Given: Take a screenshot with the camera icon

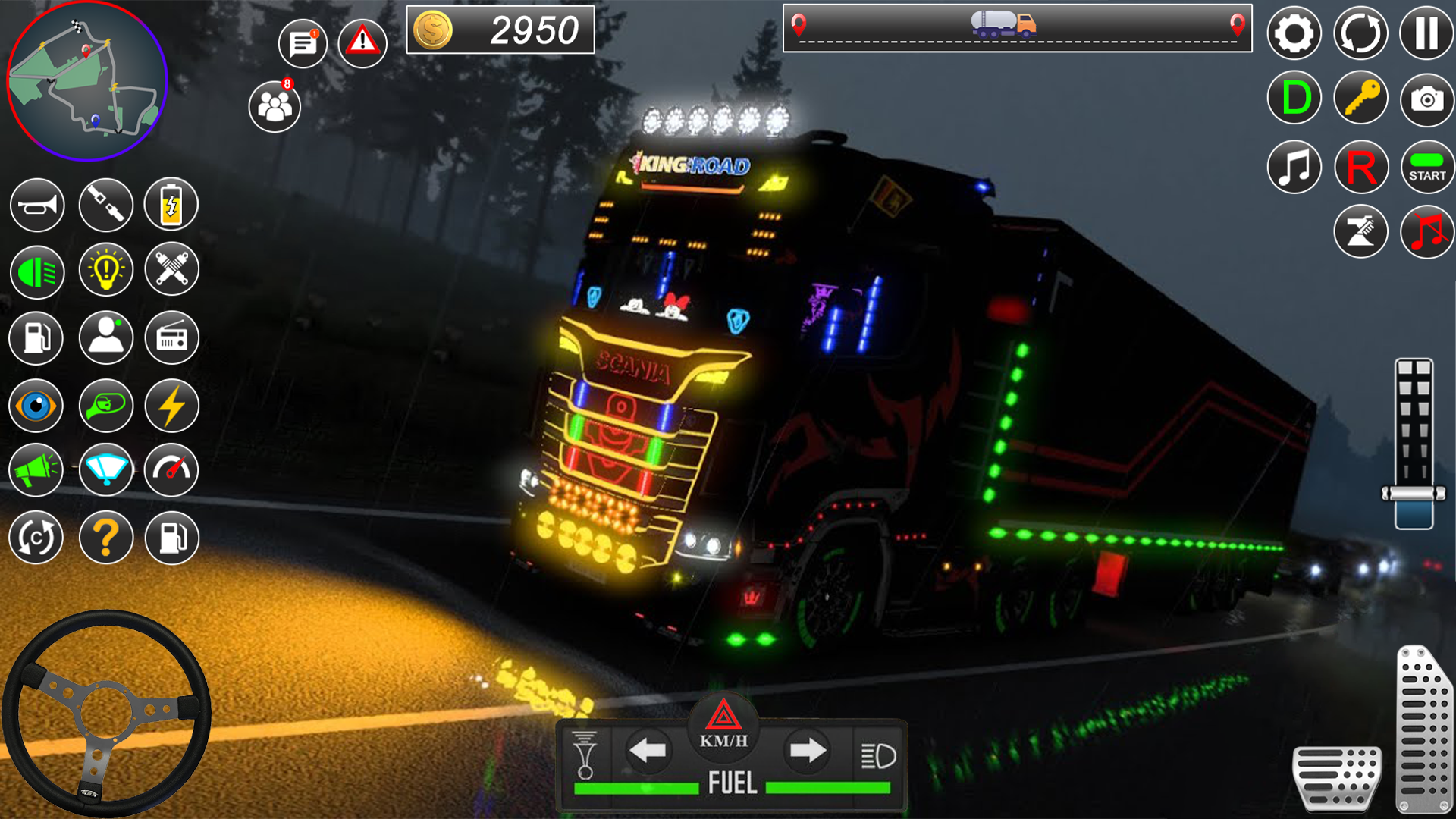Looking at the screenshot, I should click(1427, 97).
